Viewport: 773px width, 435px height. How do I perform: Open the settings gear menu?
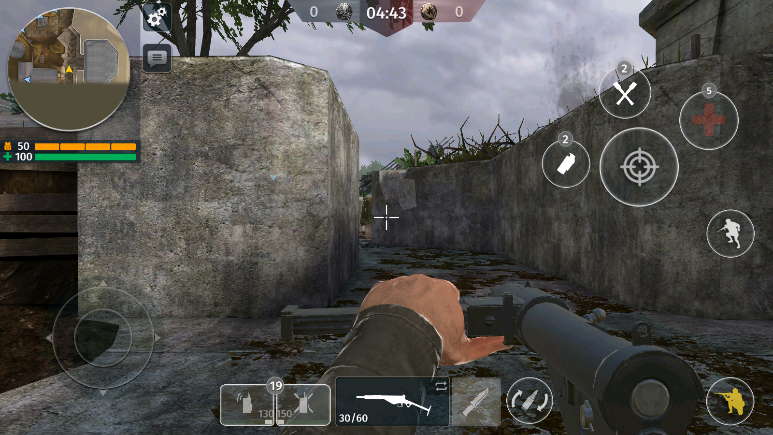click(x=156, y=17)
